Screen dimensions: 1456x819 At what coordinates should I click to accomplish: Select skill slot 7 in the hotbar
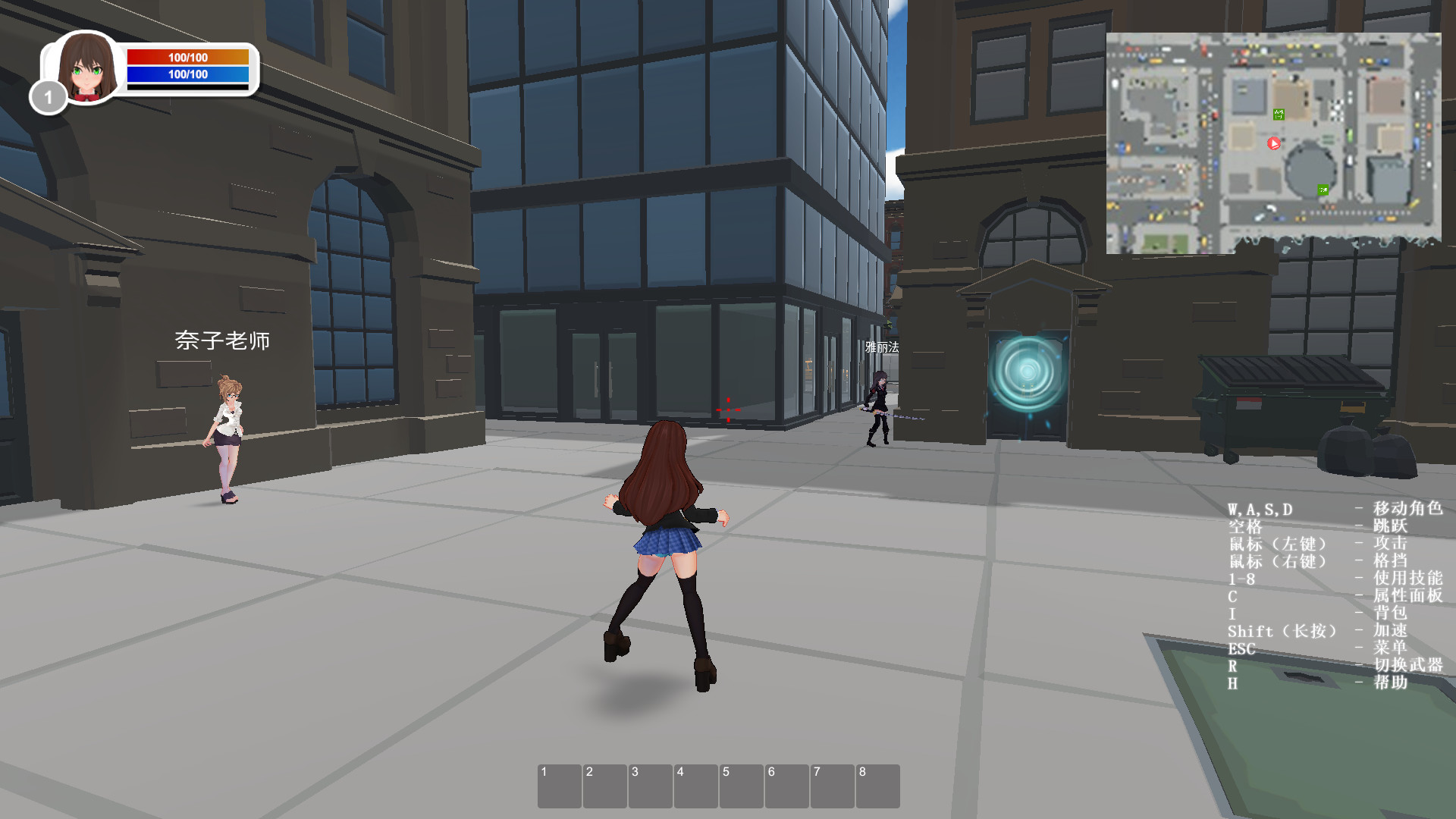[834, 785]
